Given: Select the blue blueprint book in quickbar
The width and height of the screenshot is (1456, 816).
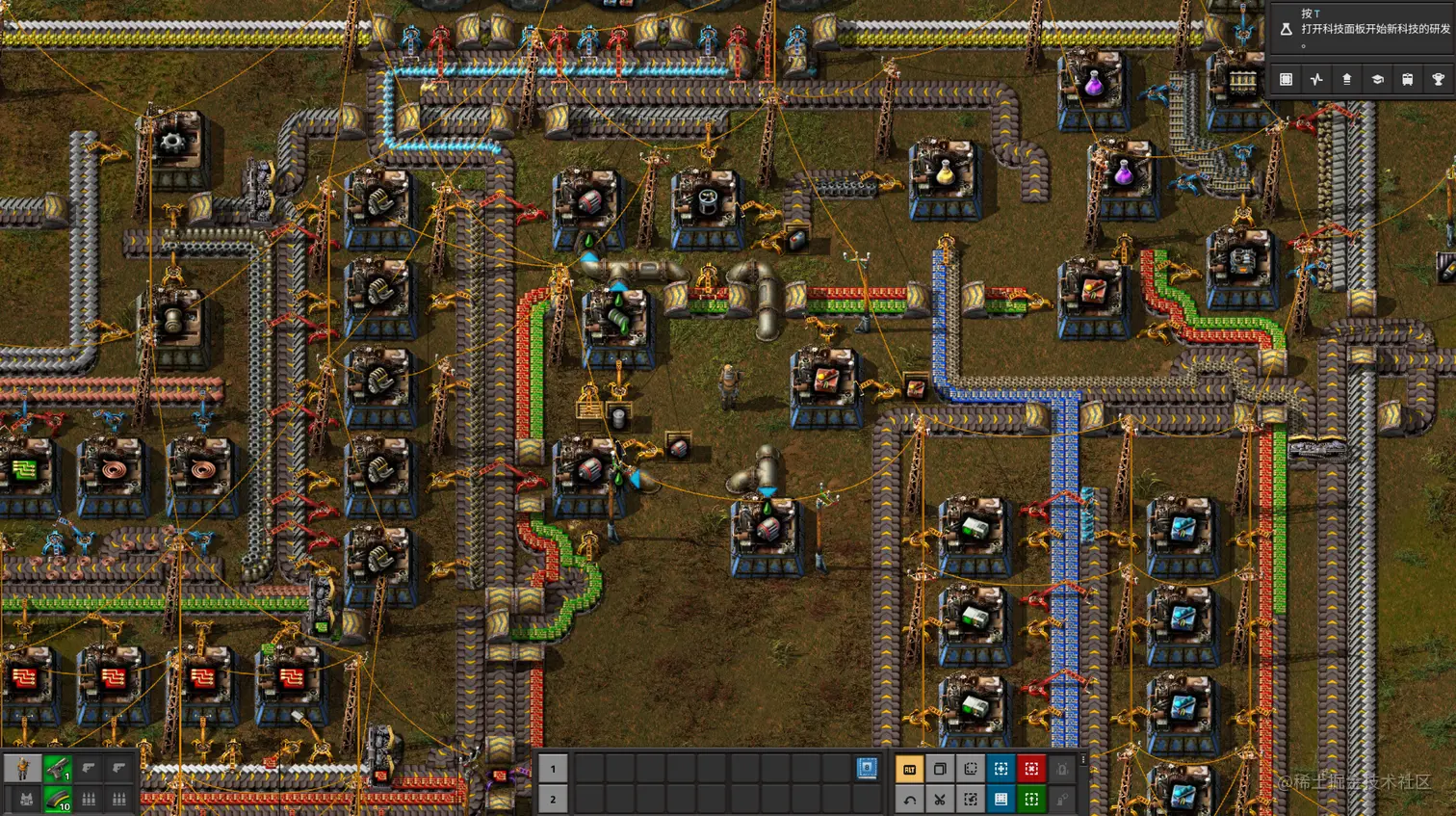Looking at the screenshot, I should pyautogui.click(x=867, y=768).
